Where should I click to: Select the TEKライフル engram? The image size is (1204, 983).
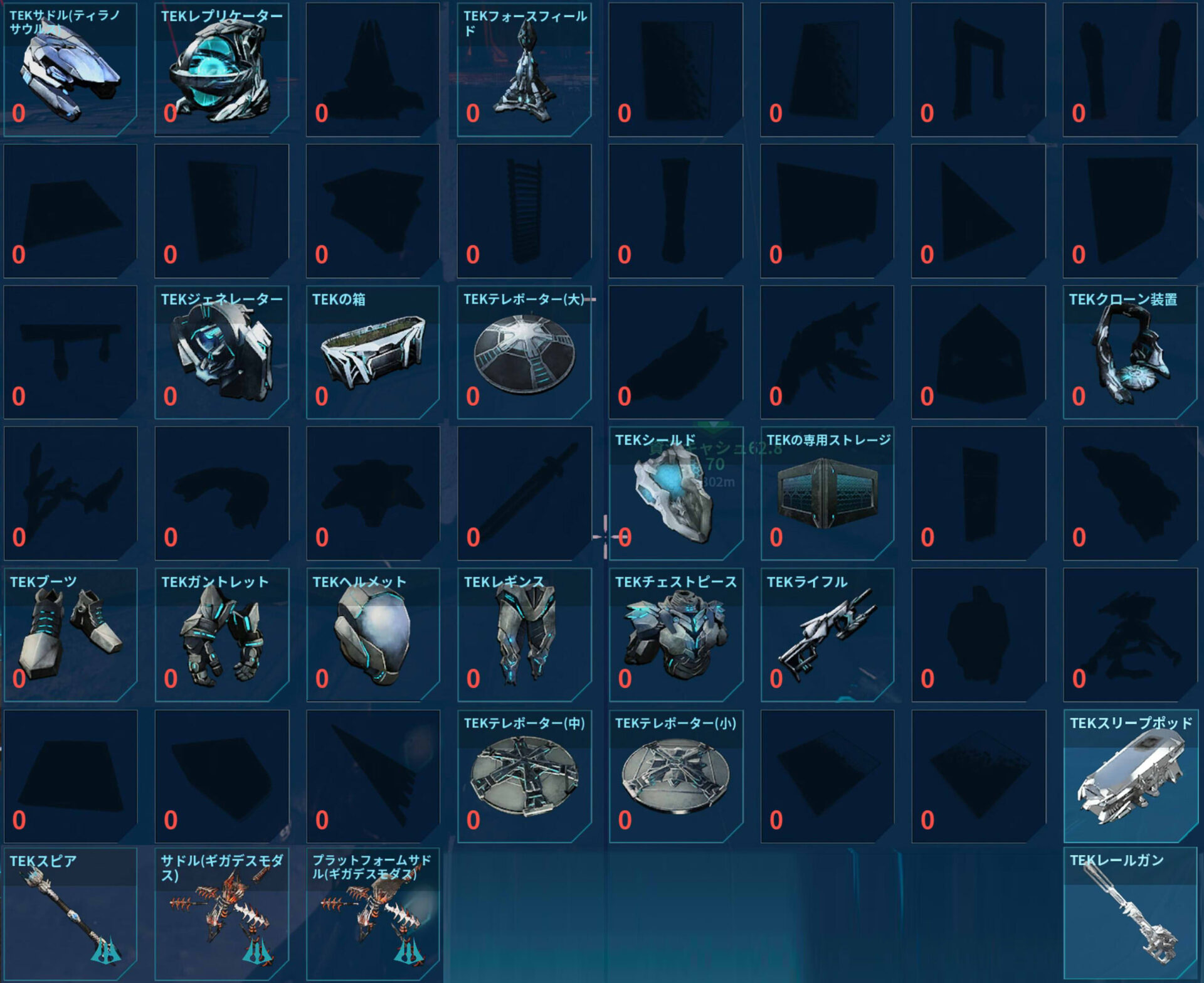pos(827,635)
